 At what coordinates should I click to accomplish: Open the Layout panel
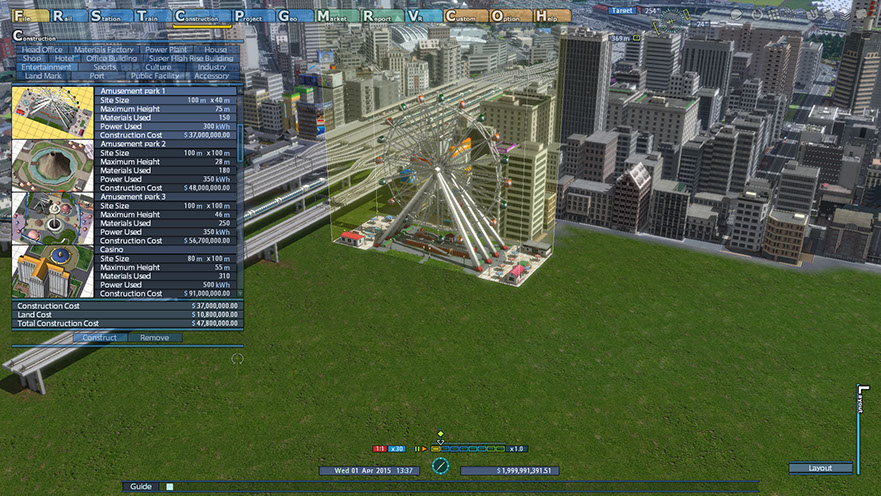(x=820, y=468)
